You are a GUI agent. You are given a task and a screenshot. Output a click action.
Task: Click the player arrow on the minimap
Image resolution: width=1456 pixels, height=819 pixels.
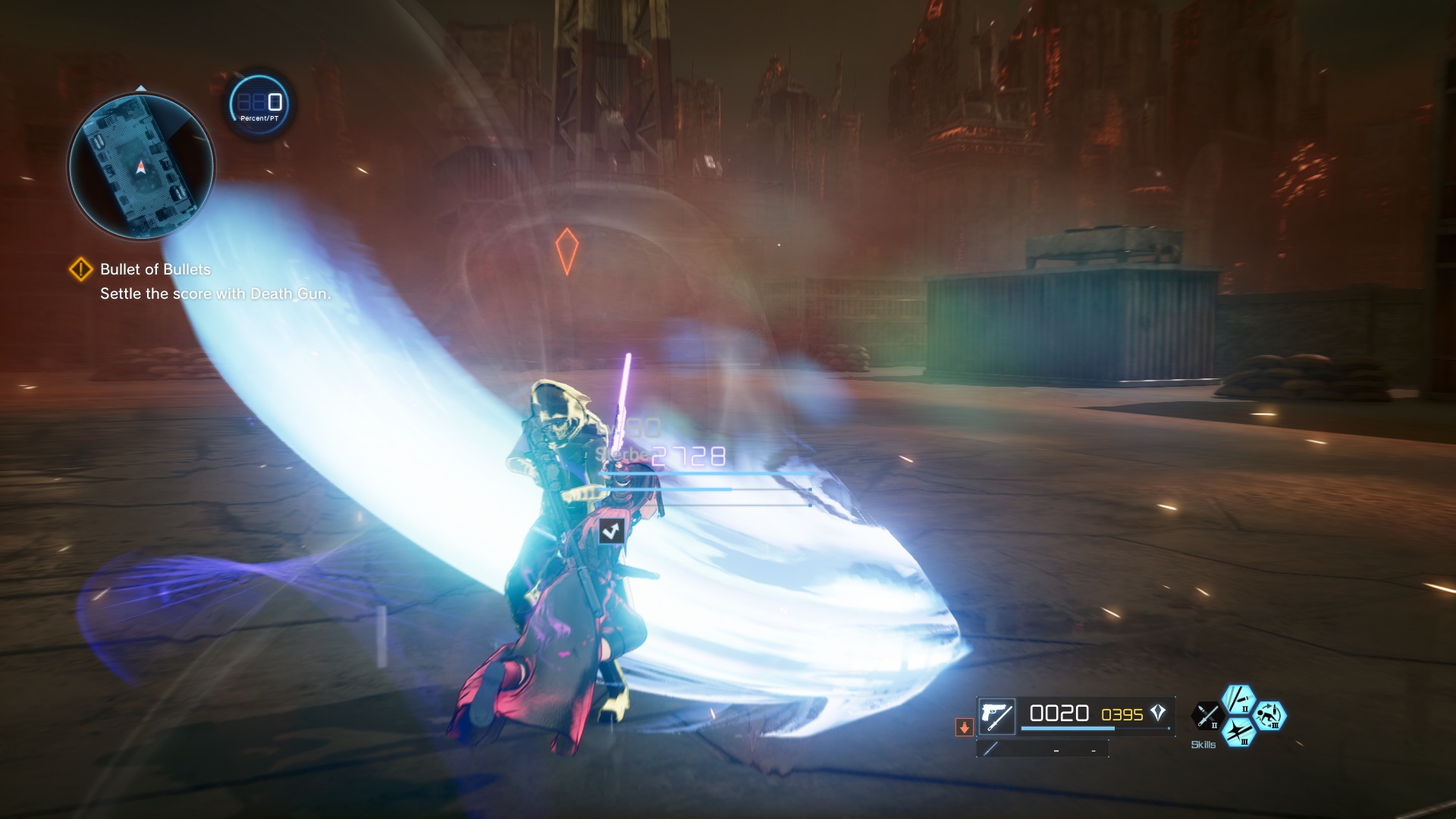point(141,165)
